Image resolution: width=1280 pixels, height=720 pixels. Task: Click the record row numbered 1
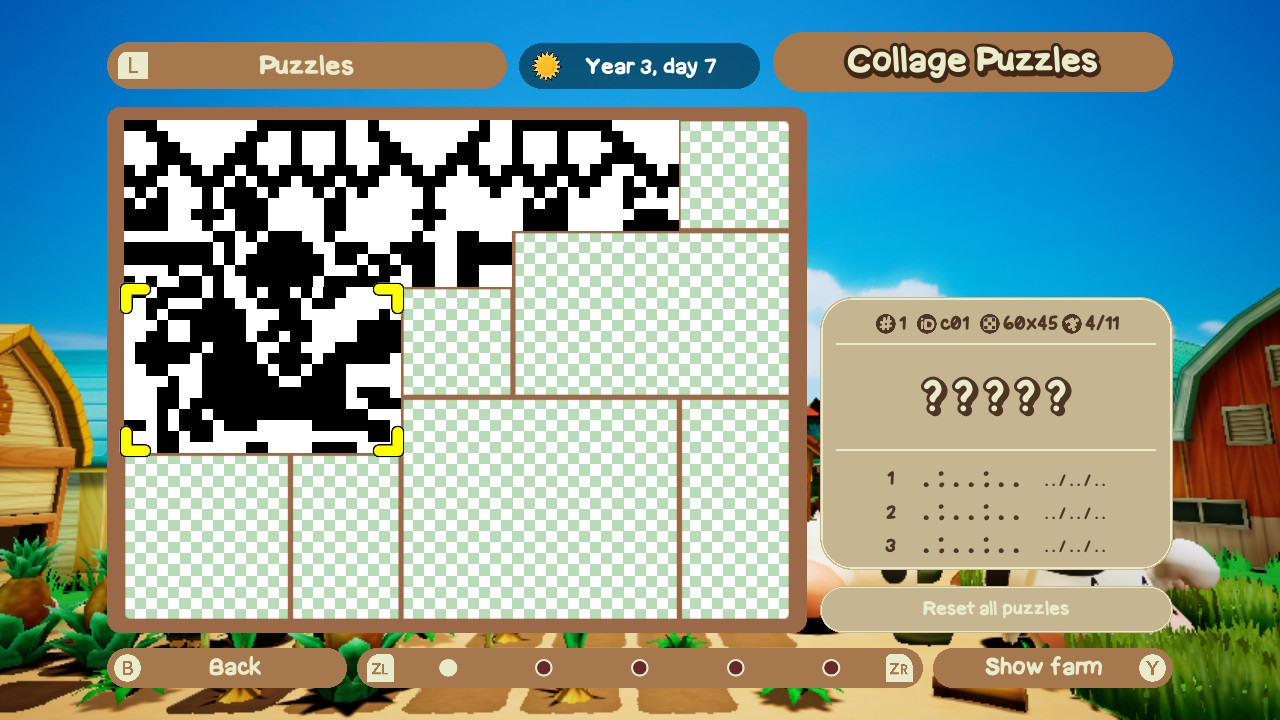pos(993,479)
